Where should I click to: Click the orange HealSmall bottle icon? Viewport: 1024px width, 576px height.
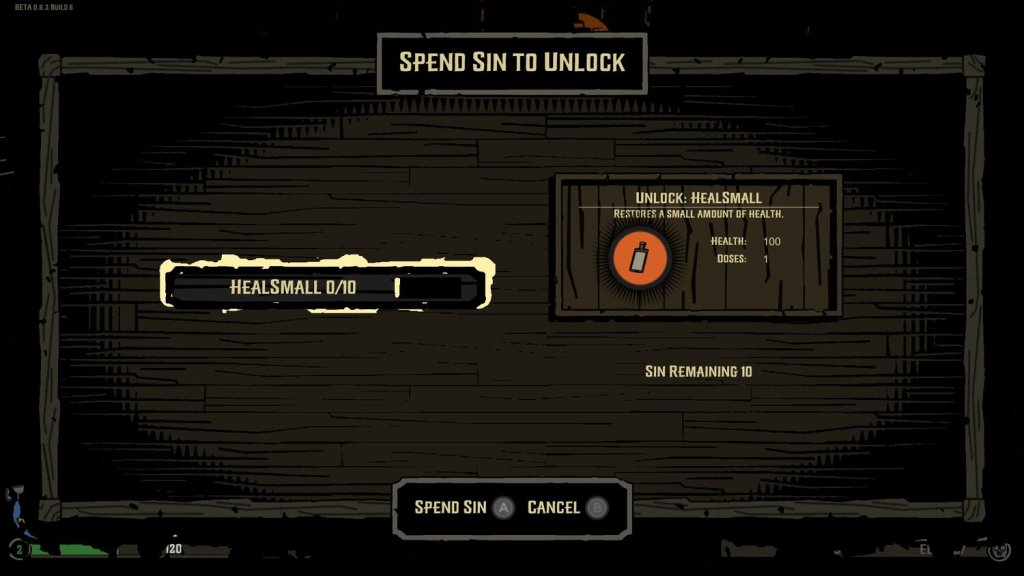638,257
